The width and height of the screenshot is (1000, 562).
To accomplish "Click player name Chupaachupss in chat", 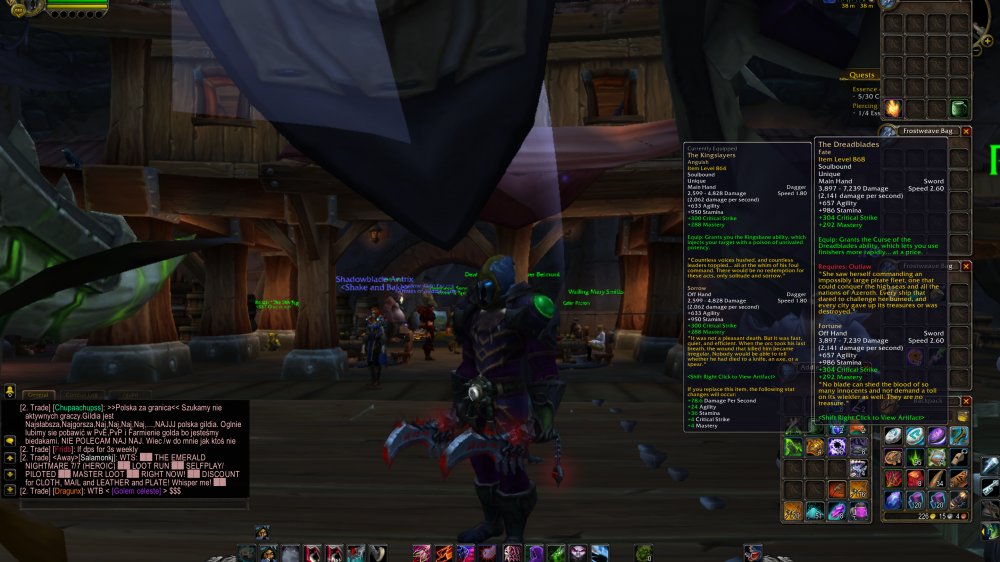I will tap(80, 408).
